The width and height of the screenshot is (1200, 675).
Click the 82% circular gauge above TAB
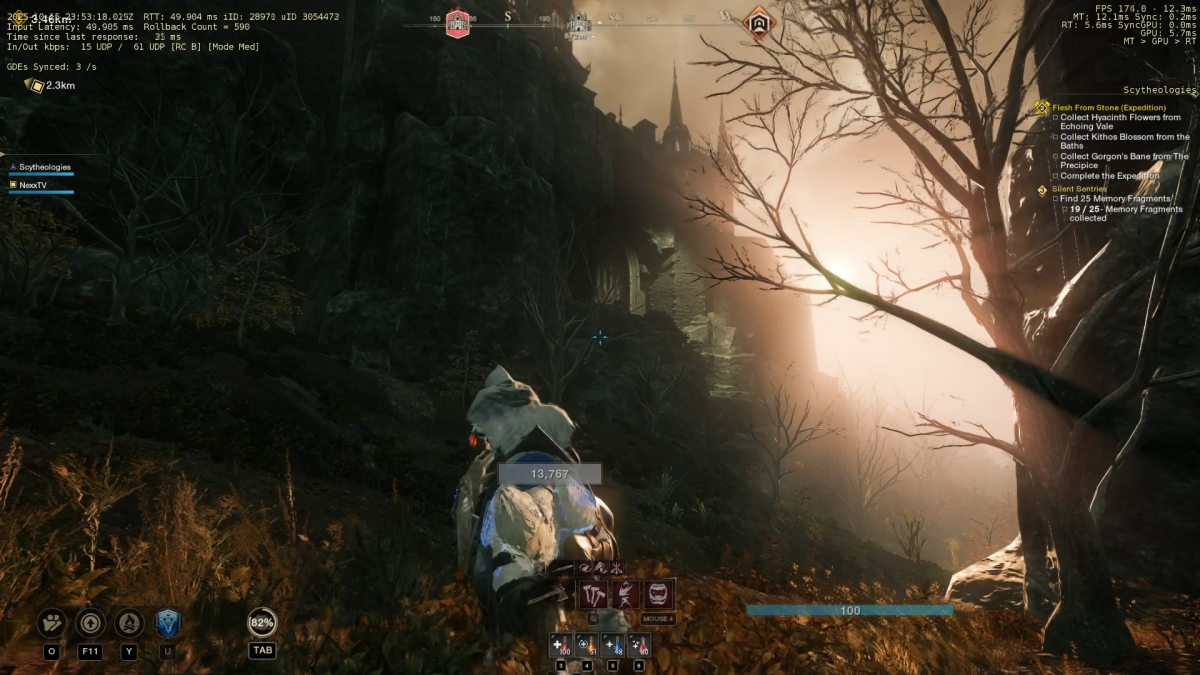(x=262, y=622)
